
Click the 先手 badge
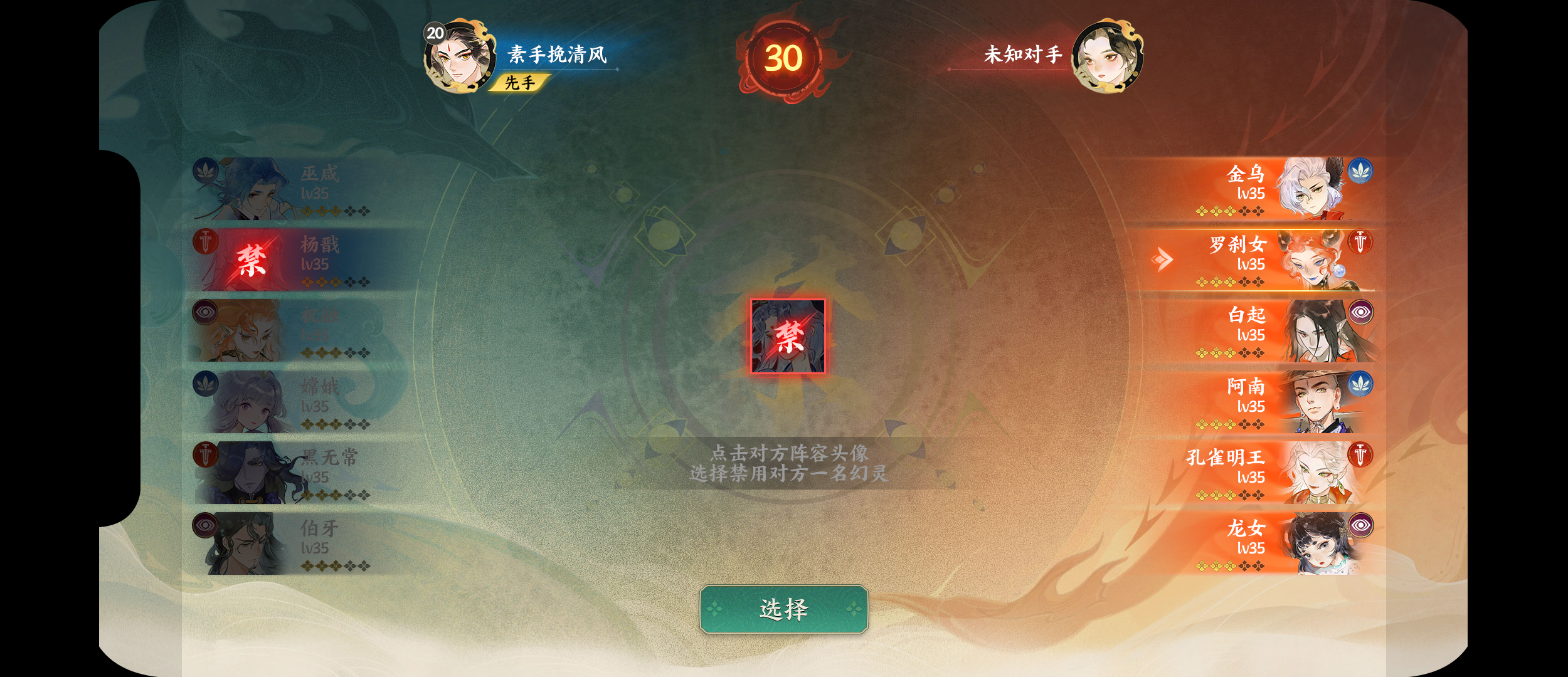[x=519, y=82]
